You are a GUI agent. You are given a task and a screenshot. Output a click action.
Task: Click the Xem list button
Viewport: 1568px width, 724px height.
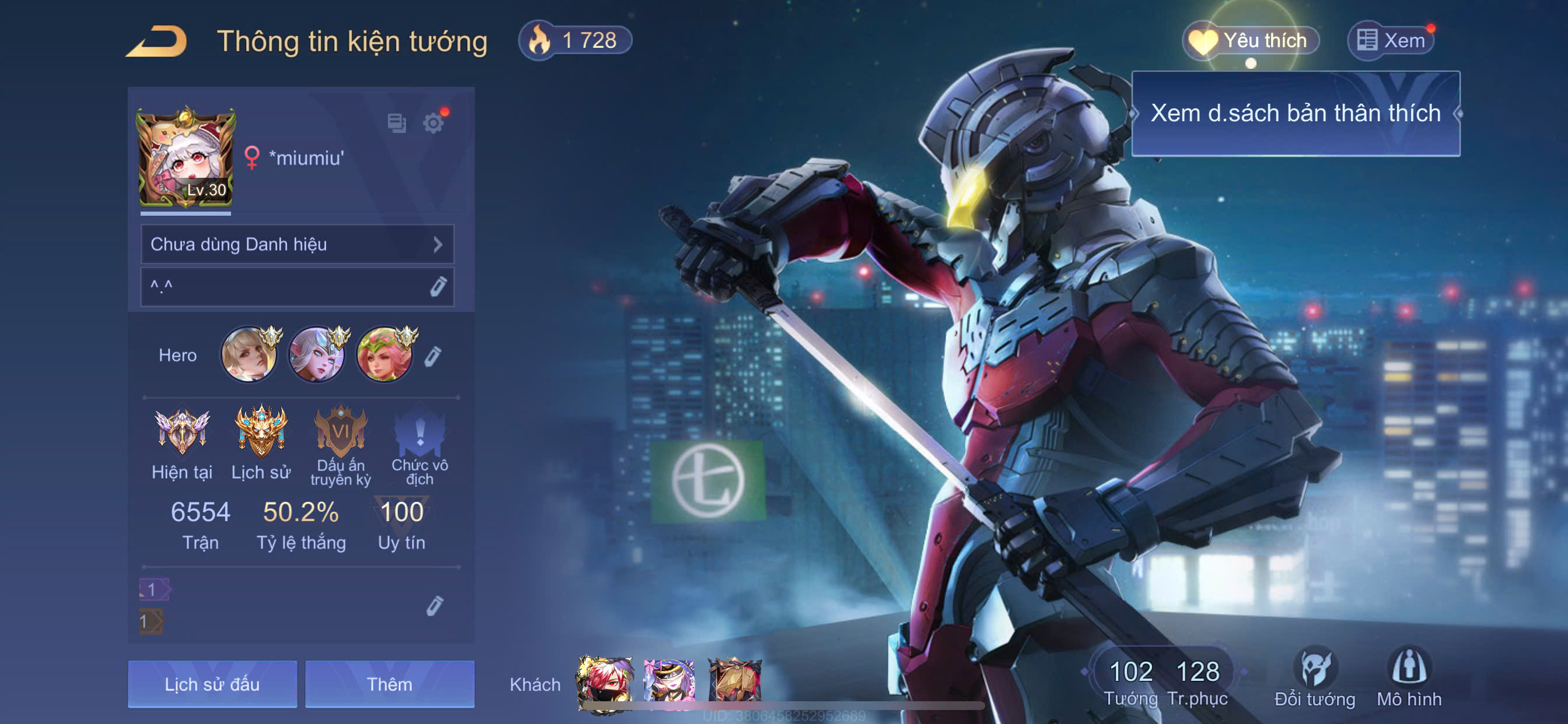[x=1391, y=41]
